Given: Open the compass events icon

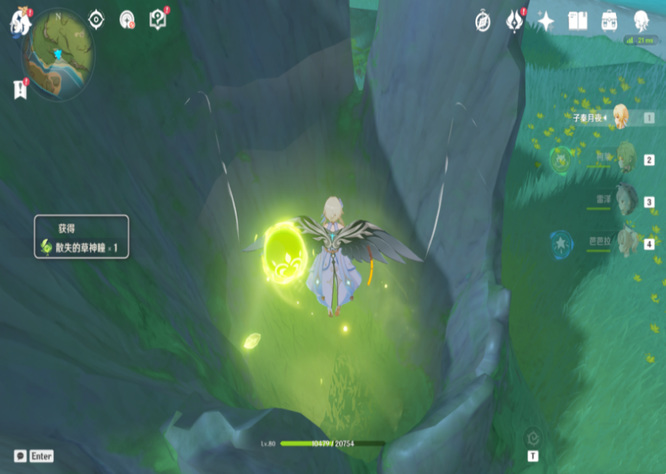Looking at the screenshot, I should 483,21.
